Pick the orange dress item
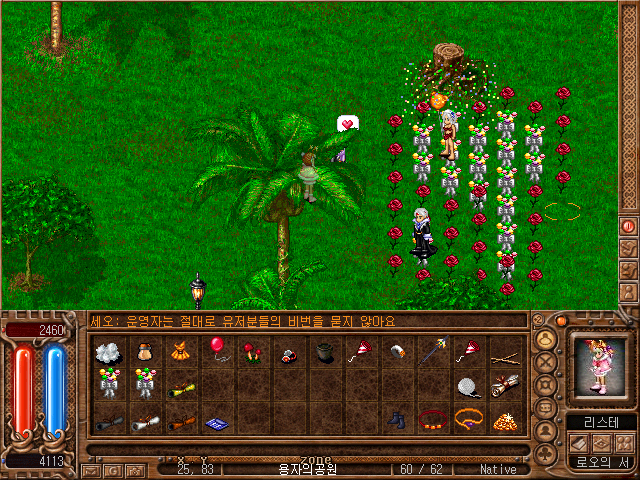640x480 pixels. [180, 351]
